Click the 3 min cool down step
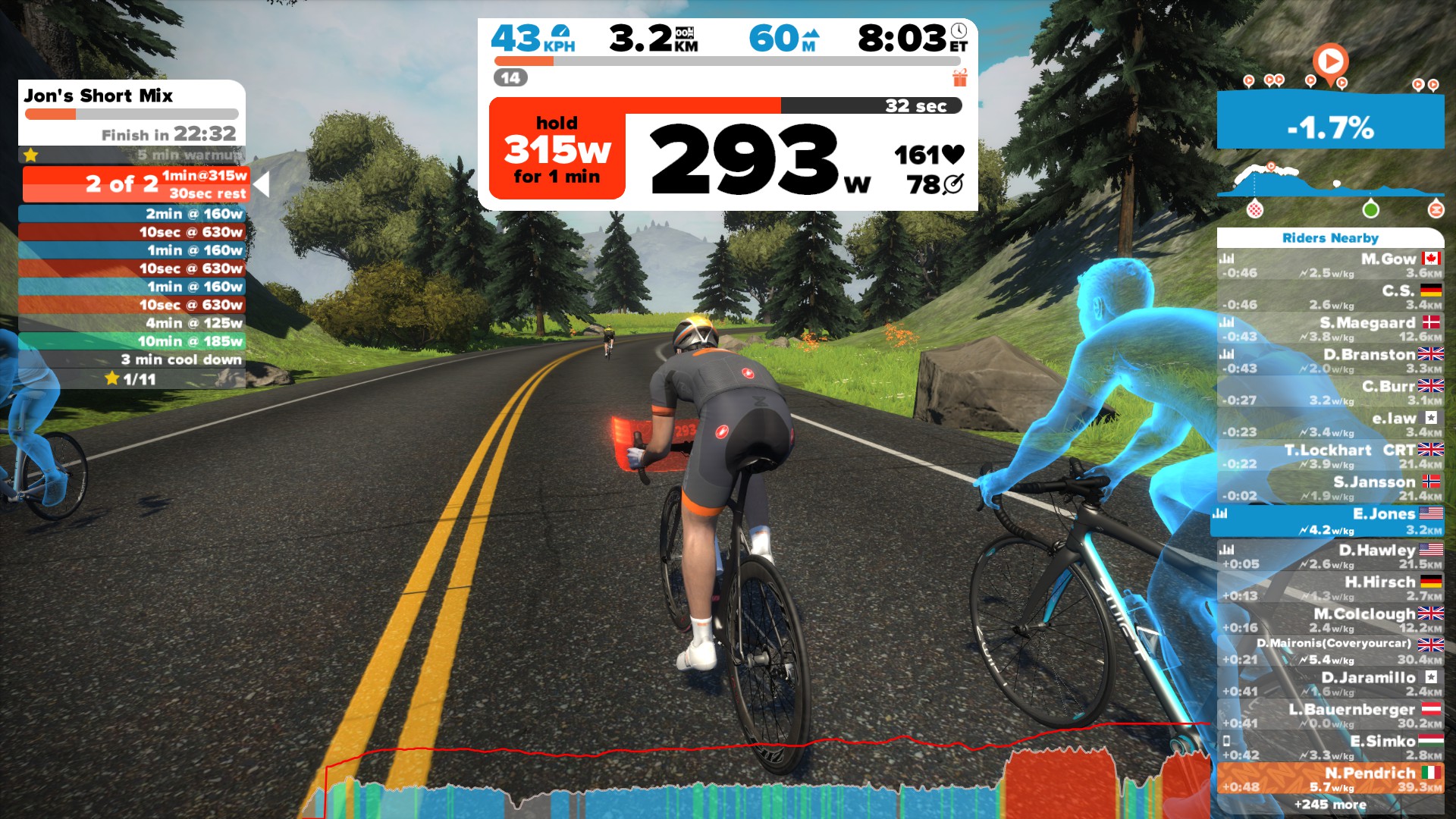Viewport: 1456px width, 819px height. point(132,359)
